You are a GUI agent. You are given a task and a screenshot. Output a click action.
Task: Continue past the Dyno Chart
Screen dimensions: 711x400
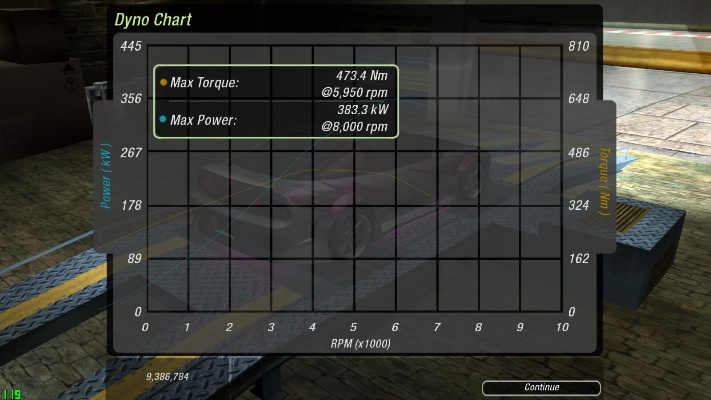[x=541, y=387]
